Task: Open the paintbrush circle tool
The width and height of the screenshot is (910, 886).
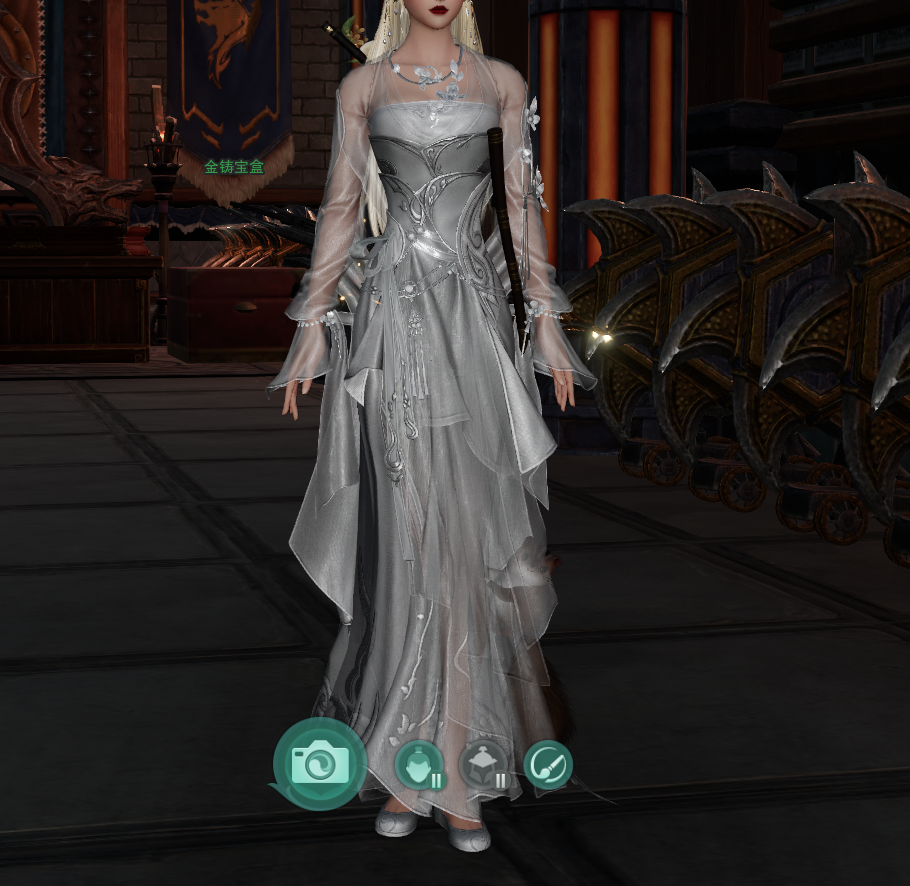Action: (x=548, y=766)
